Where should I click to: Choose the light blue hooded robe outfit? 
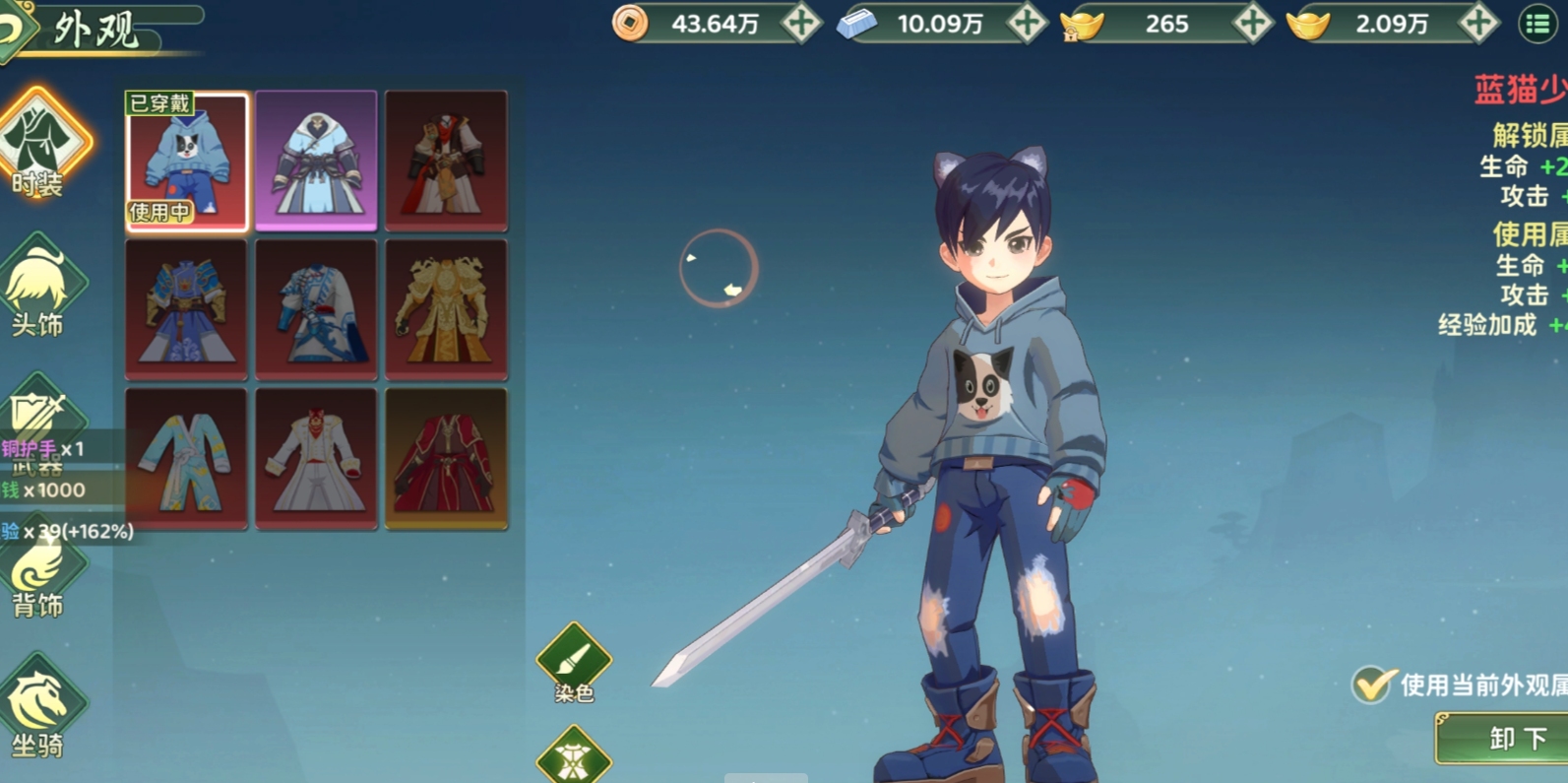coord(316,162)
